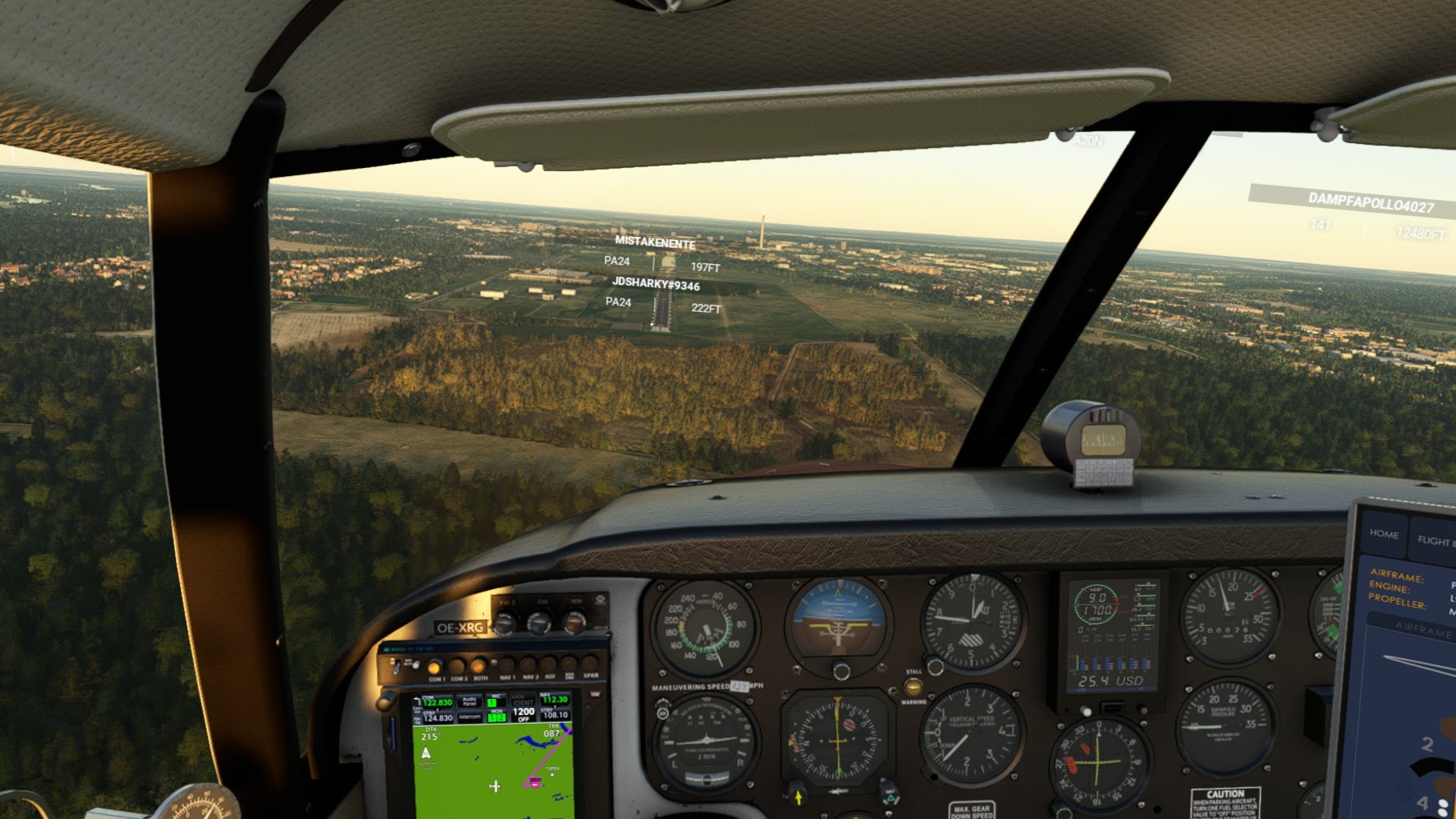
Task: Tap the North Up arrow on the map
Action: (426, 753)
